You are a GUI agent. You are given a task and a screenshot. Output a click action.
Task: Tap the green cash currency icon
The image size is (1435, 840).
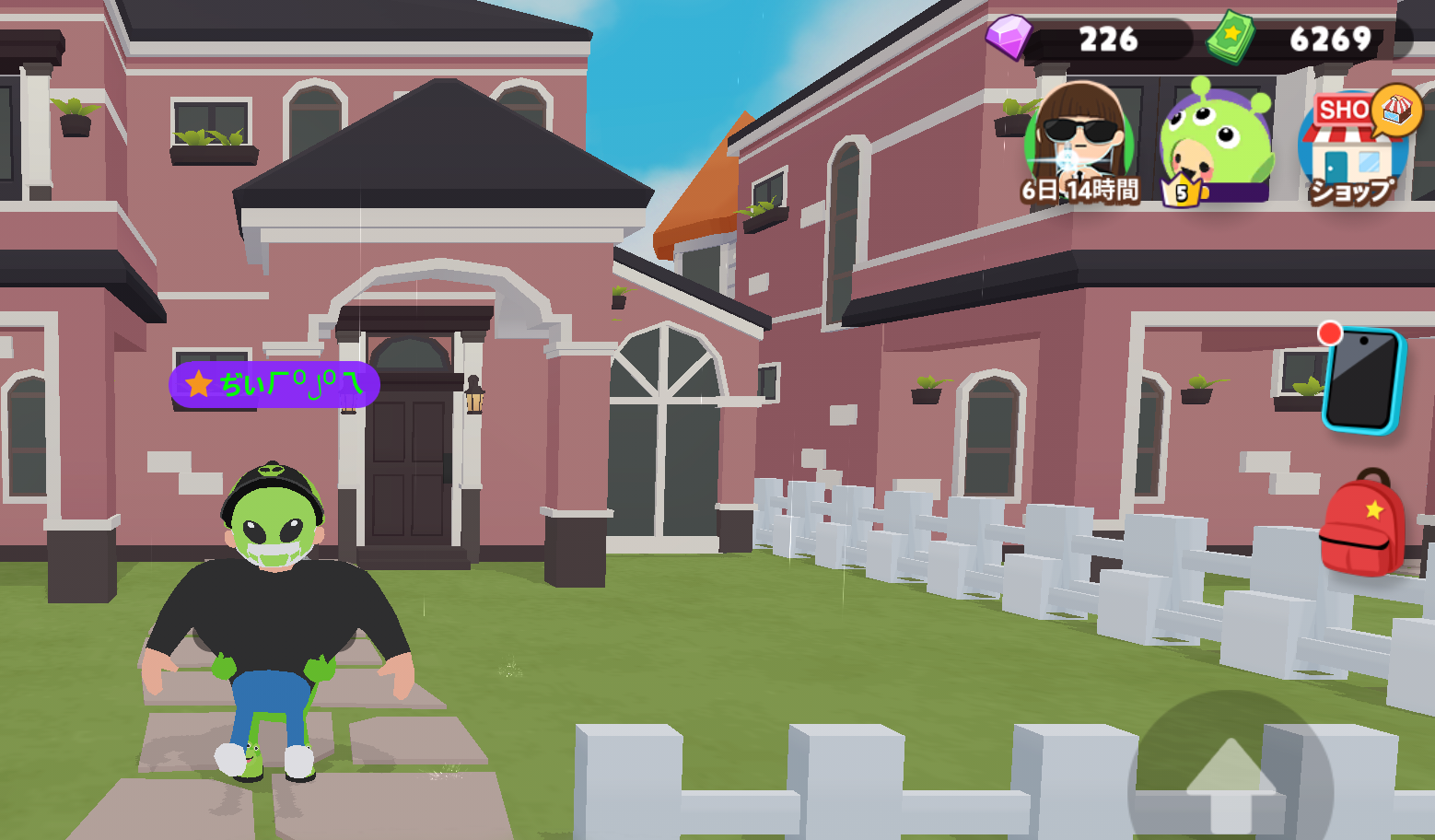(1231, 38)
